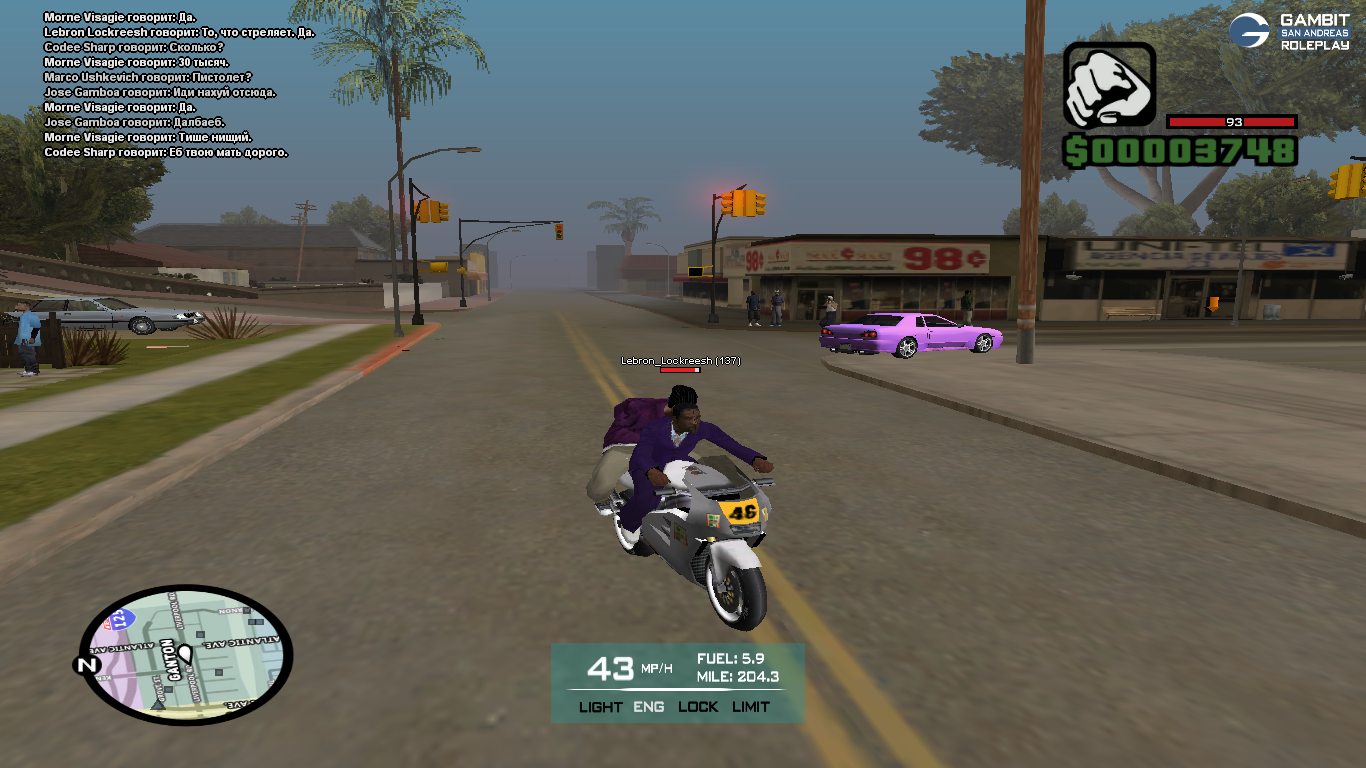Click the Gambit San Andreas Roleplay logo
Viewport: 1366px width, 768px height.
point(1289,31)
